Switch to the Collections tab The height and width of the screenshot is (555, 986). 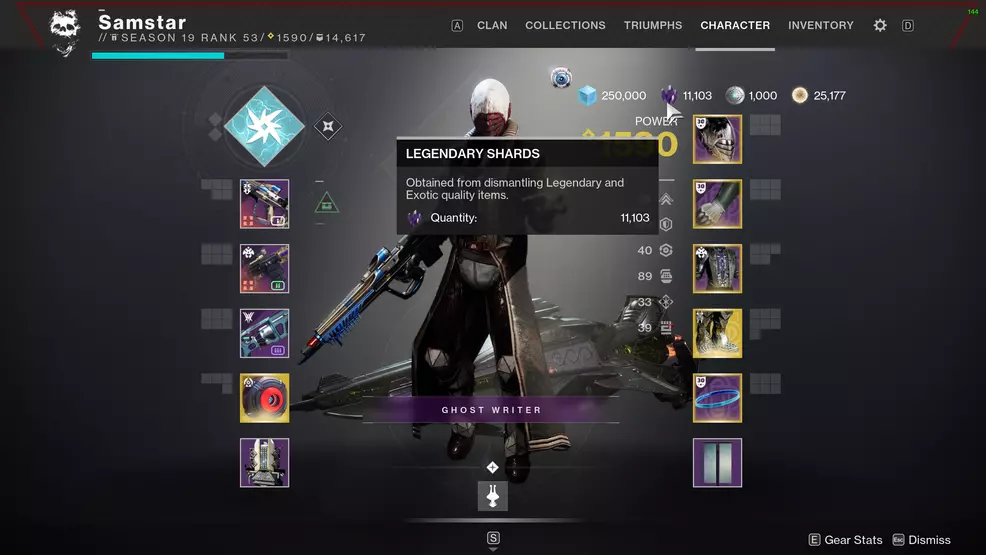[x=565, y=25]
